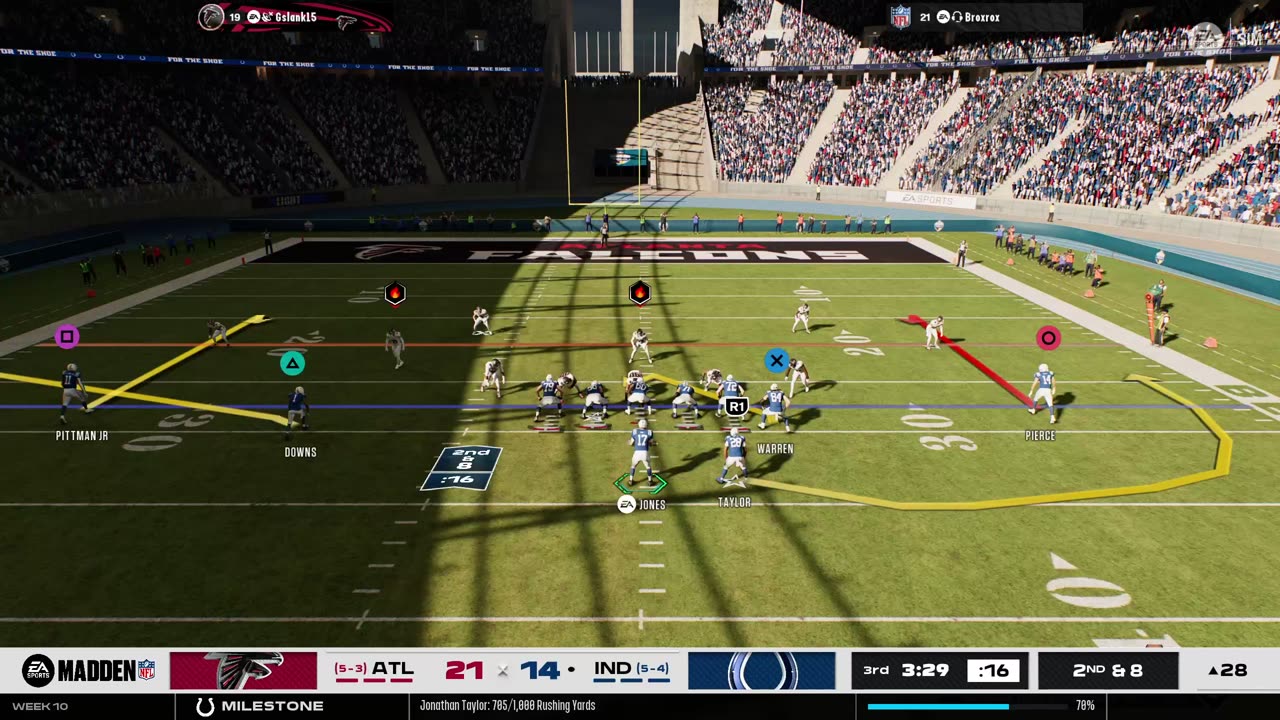1280x720 pixels.
Task: Click the EA Sports Madden NFL logo
Action: click(x=88, y=670)
